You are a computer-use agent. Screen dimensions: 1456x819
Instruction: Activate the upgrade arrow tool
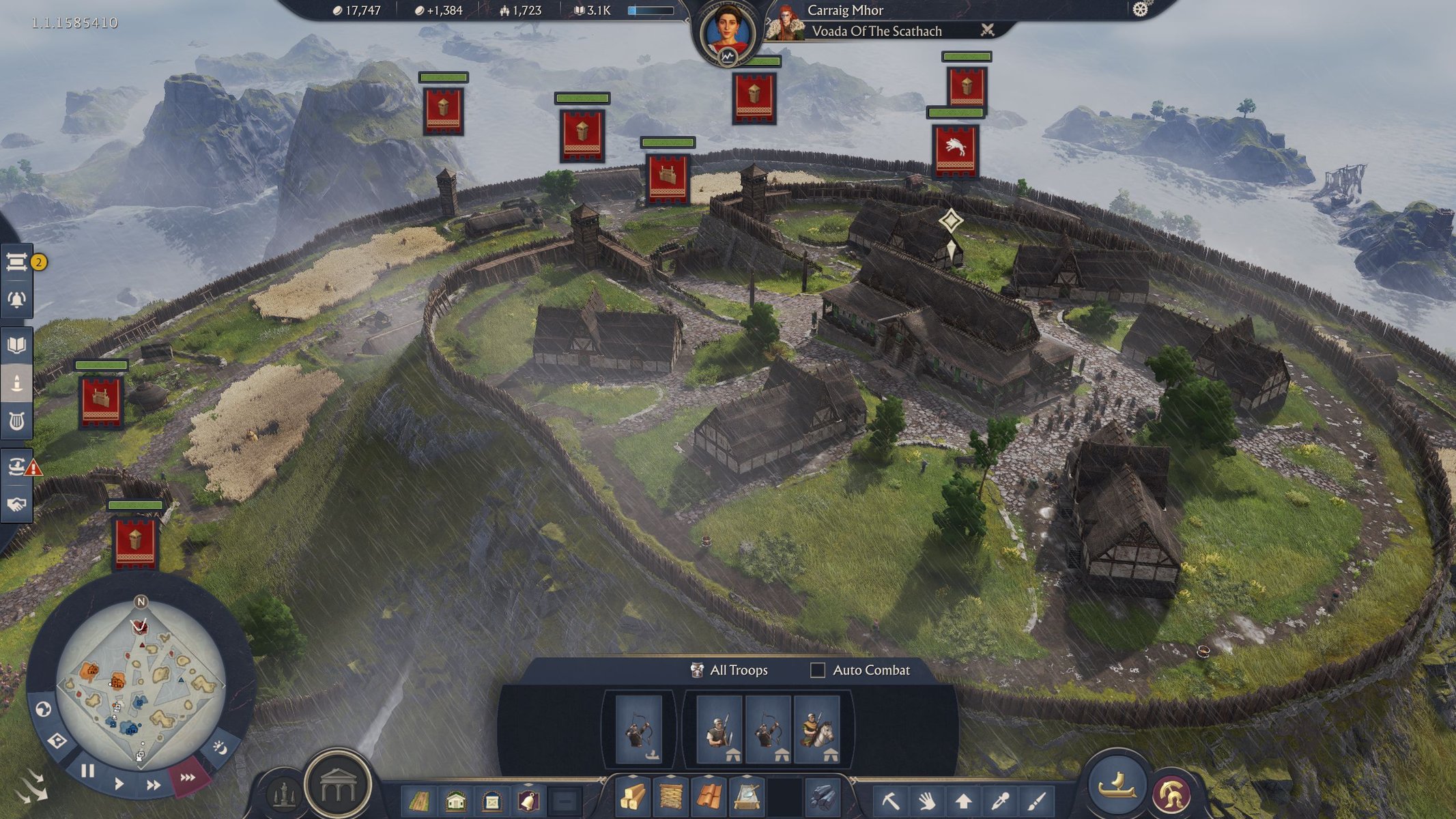963,799
